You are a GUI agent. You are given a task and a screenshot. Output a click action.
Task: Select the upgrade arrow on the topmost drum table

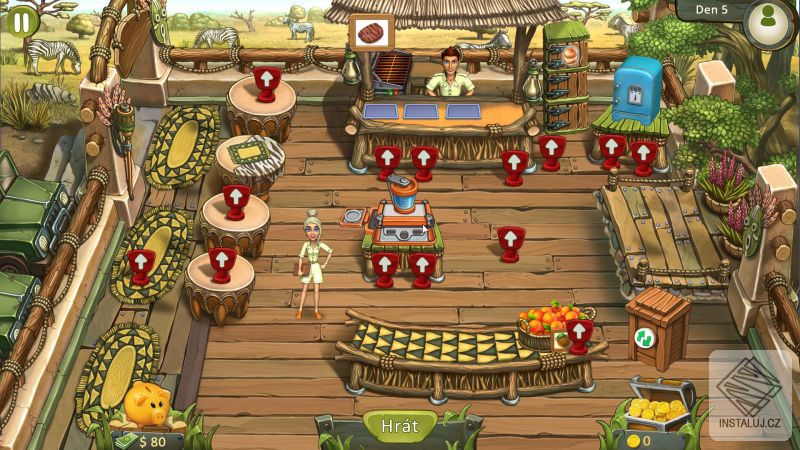pyautogui.click(x=266, y=80)
